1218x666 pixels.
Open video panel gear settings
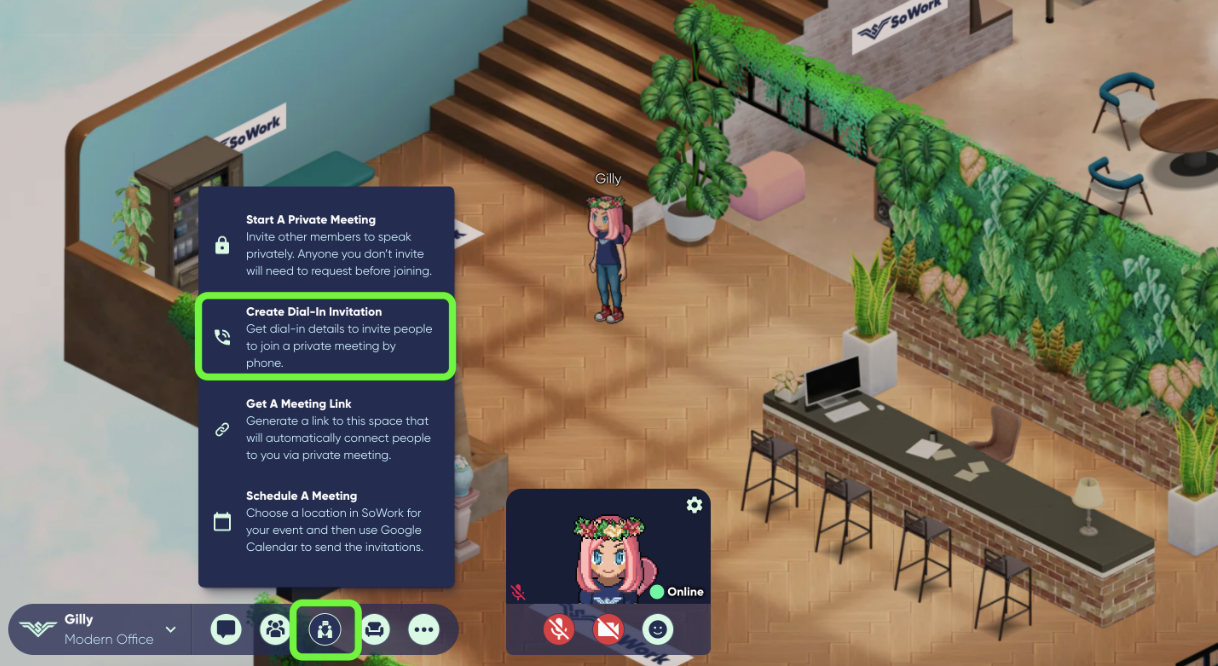(x=694, y=505)
